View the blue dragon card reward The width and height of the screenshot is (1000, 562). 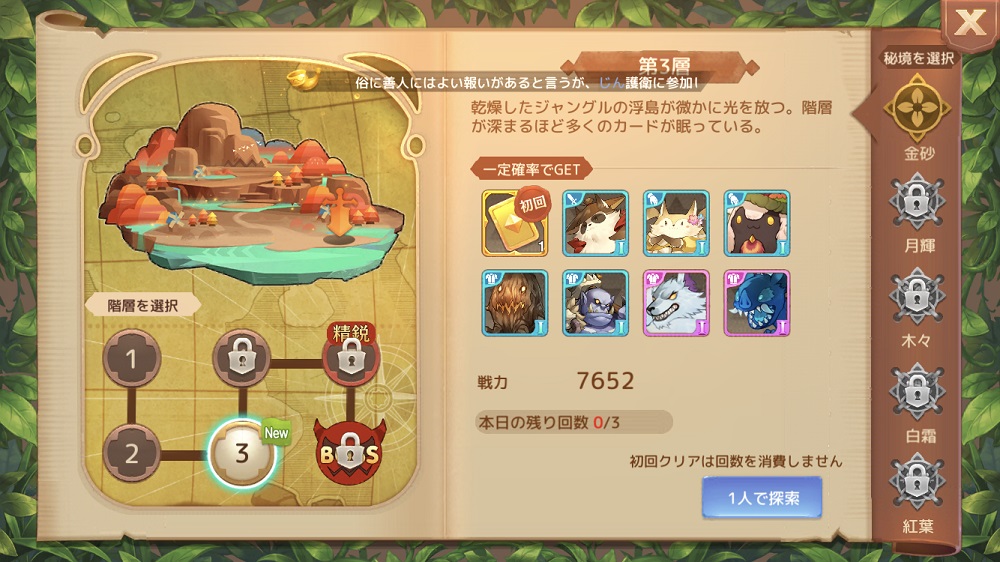[x=757, y=303]
